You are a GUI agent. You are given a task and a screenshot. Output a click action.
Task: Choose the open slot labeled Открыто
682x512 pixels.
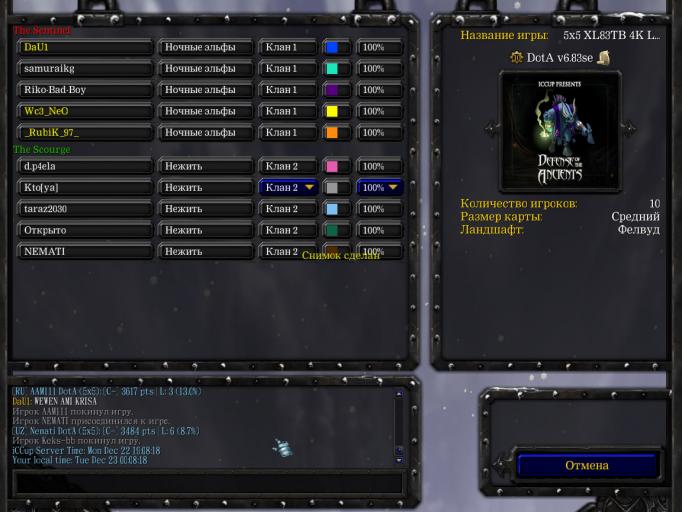[86, 230]
